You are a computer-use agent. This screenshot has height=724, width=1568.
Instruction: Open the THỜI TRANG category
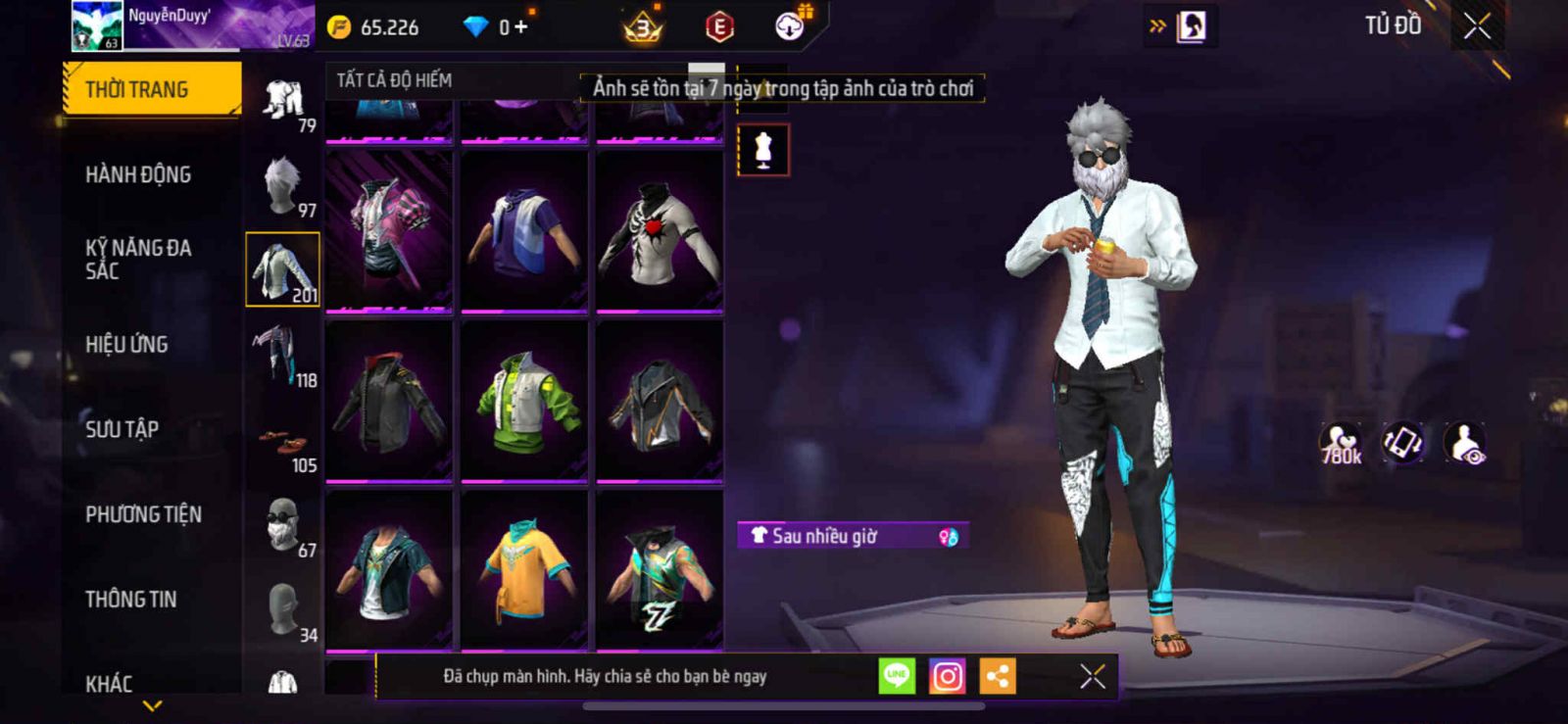pyautogui.click(x=151, y=89)
